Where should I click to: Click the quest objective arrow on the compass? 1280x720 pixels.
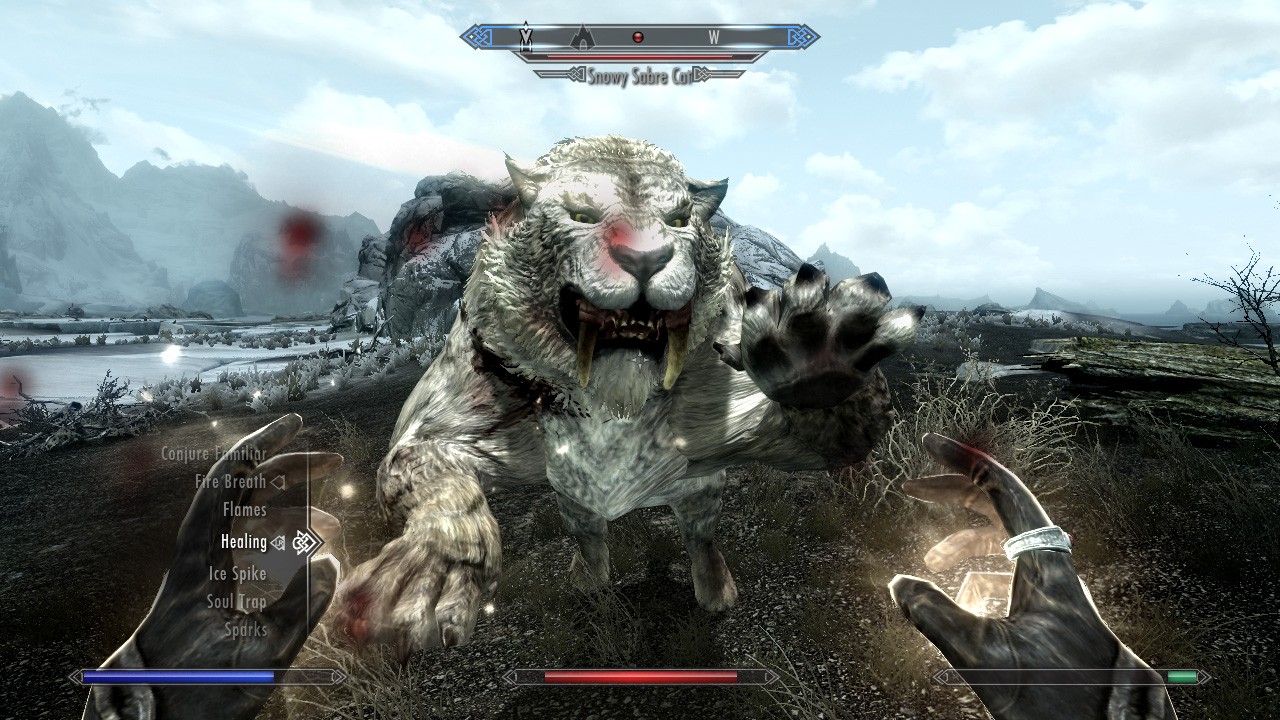pos(527,35)
